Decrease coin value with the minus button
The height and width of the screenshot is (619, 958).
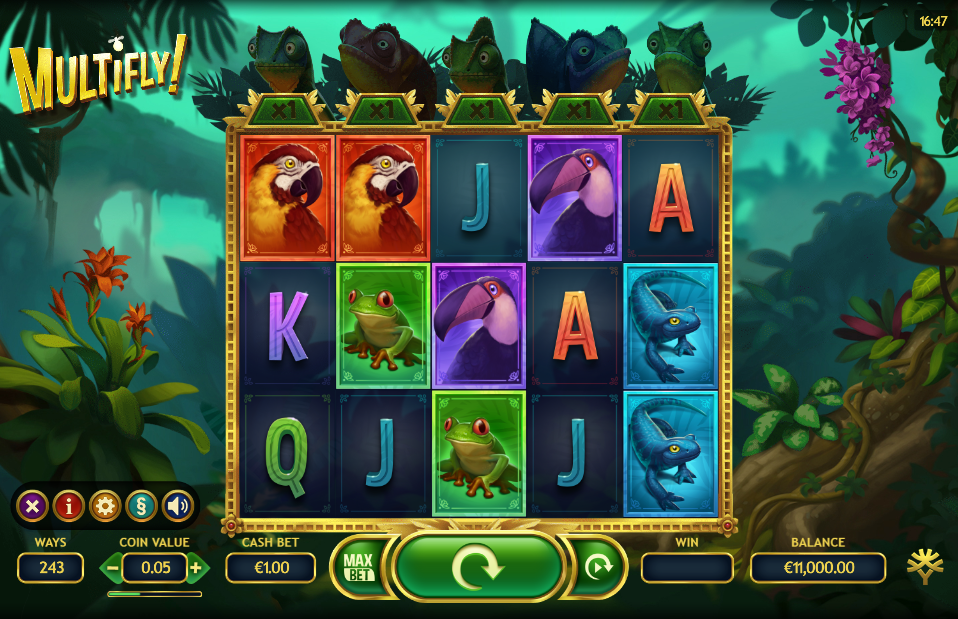[x=113, y=568]
